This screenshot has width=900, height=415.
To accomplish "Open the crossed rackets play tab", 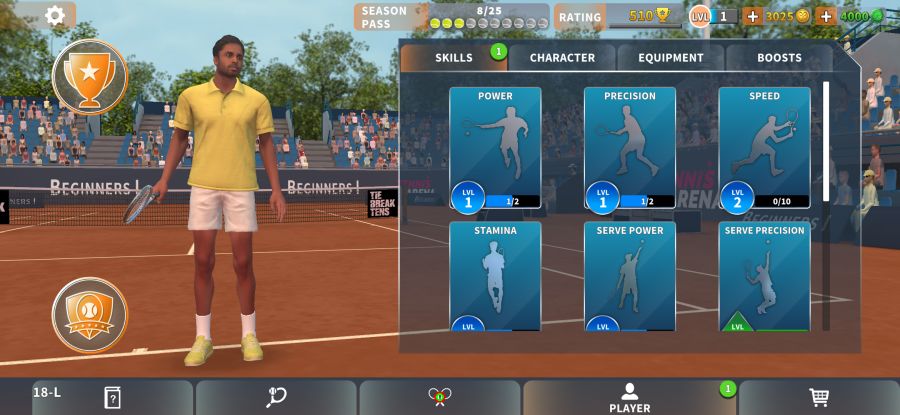I will click(439, 397).
